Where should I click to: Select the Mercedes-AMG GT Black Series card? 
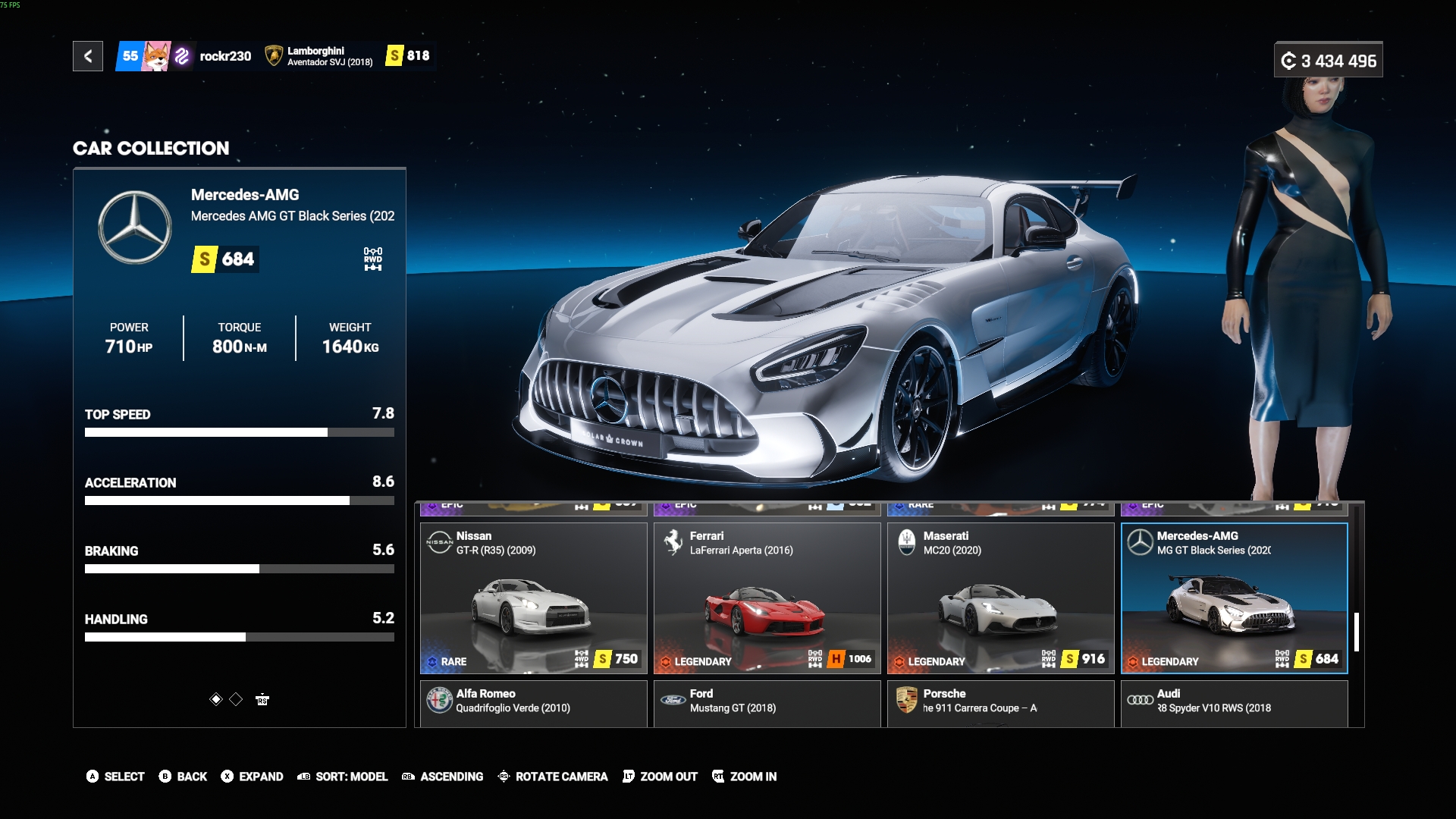(1234, 598)
